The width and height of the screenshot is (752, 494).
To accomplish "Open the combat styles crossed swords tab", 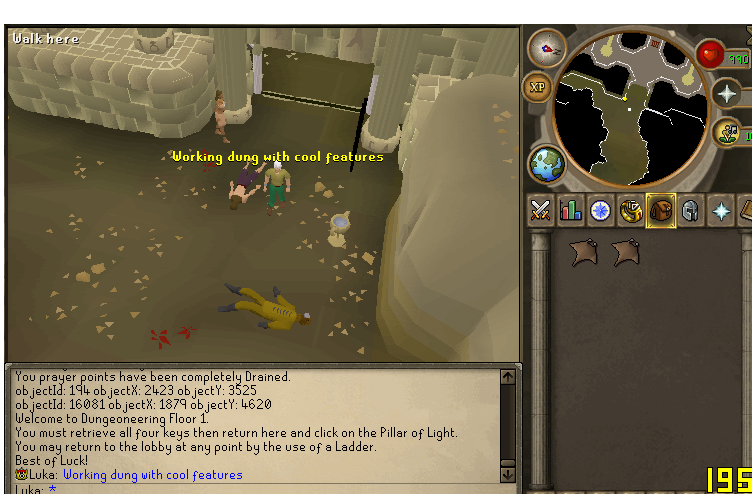I will point(541,211).
